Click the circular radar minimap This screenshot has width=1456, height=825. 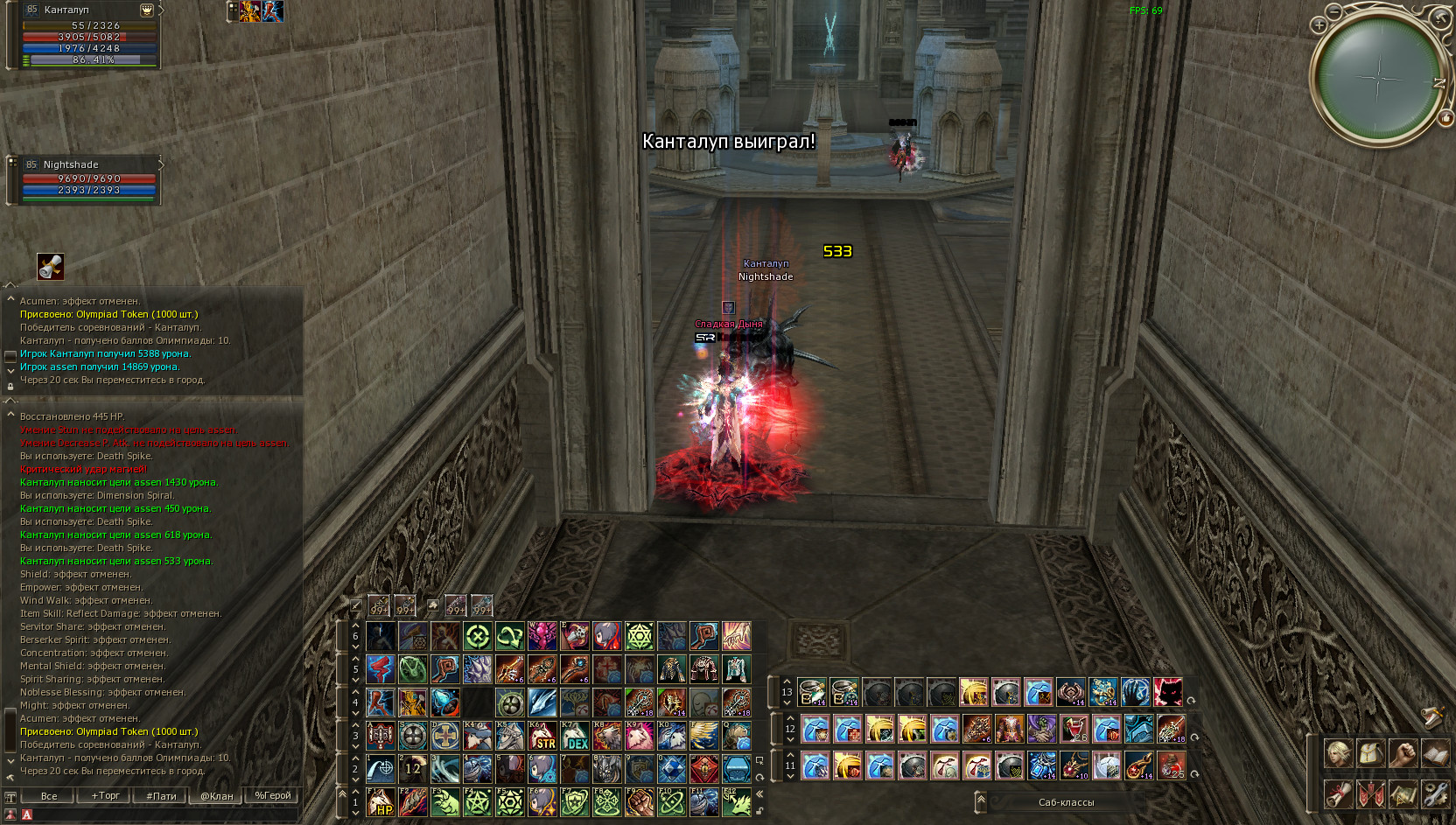(1378, 79)
